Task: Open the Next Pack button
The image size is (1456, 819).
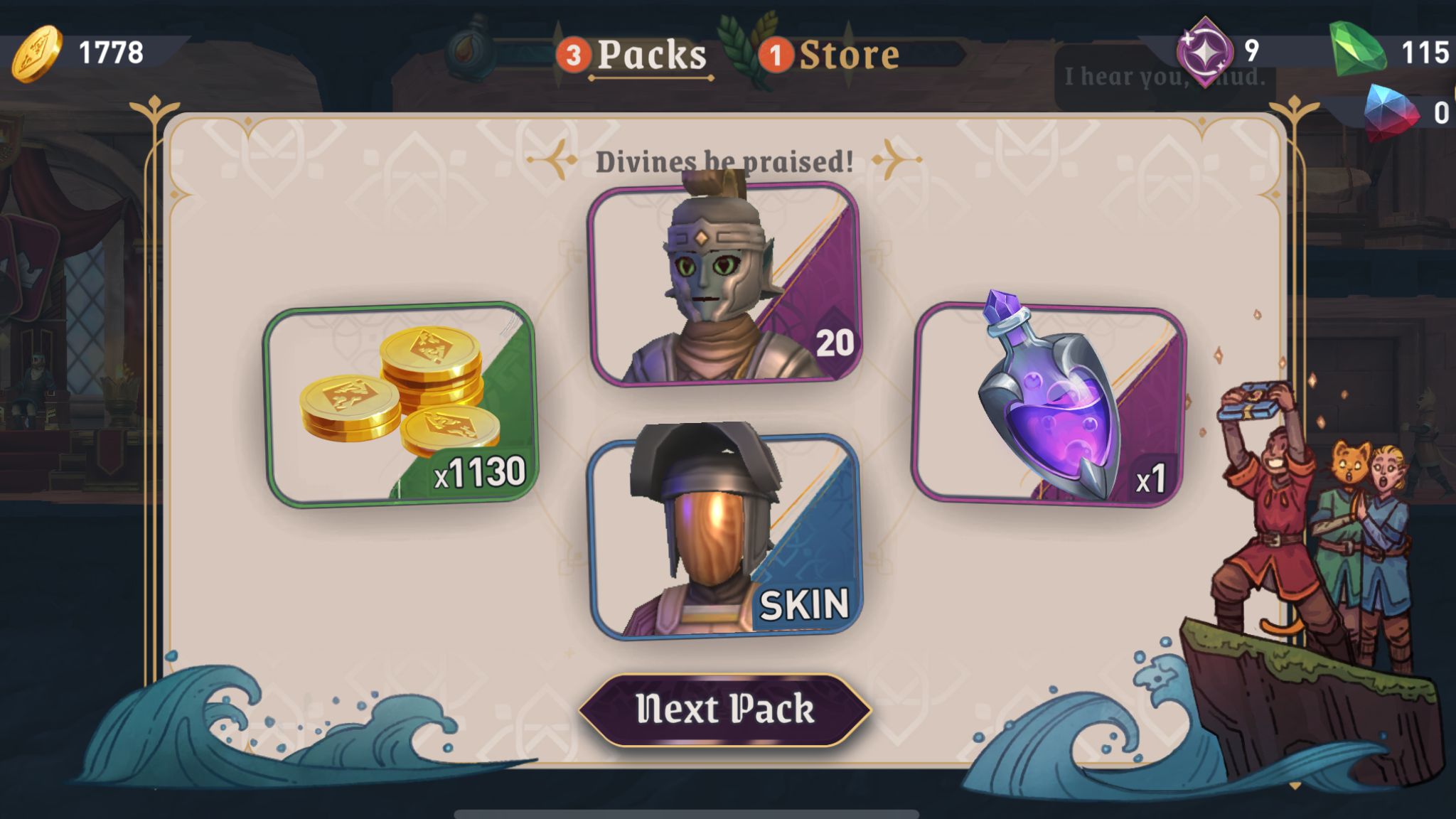Action: (725, 710)
